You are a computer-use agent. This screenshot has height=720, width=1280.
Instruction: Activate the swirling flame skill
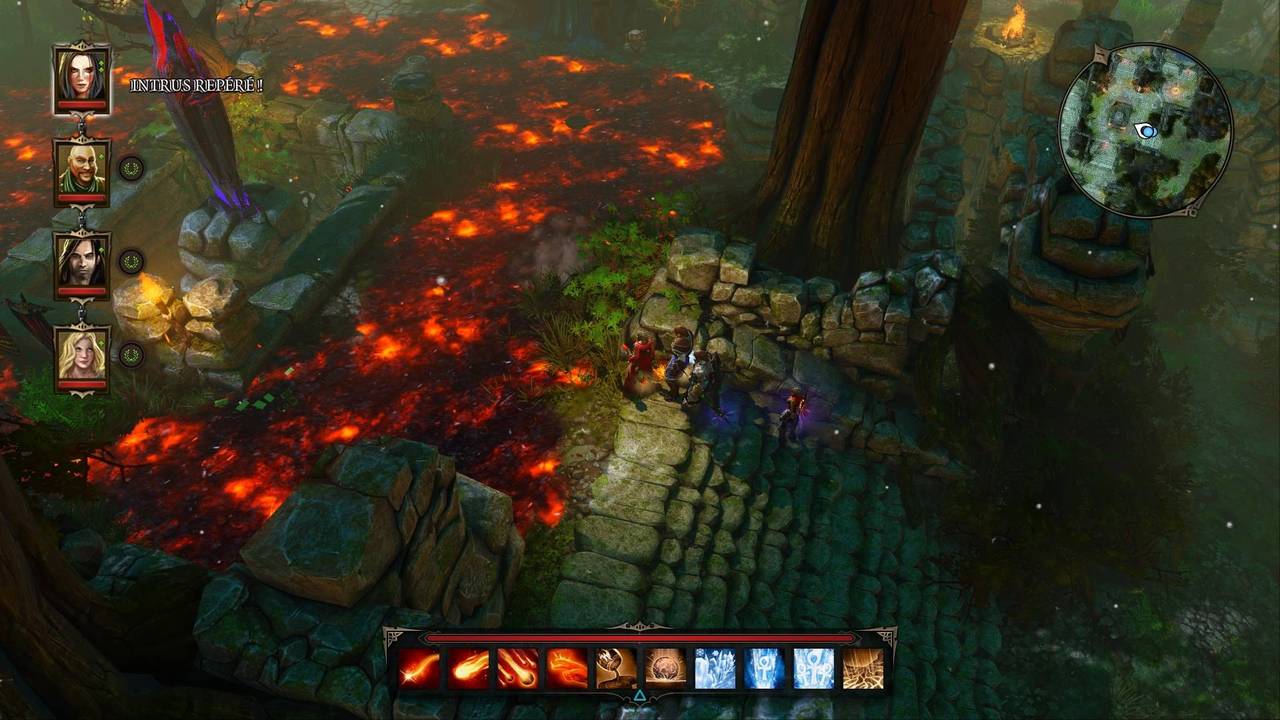coord(567,668)
